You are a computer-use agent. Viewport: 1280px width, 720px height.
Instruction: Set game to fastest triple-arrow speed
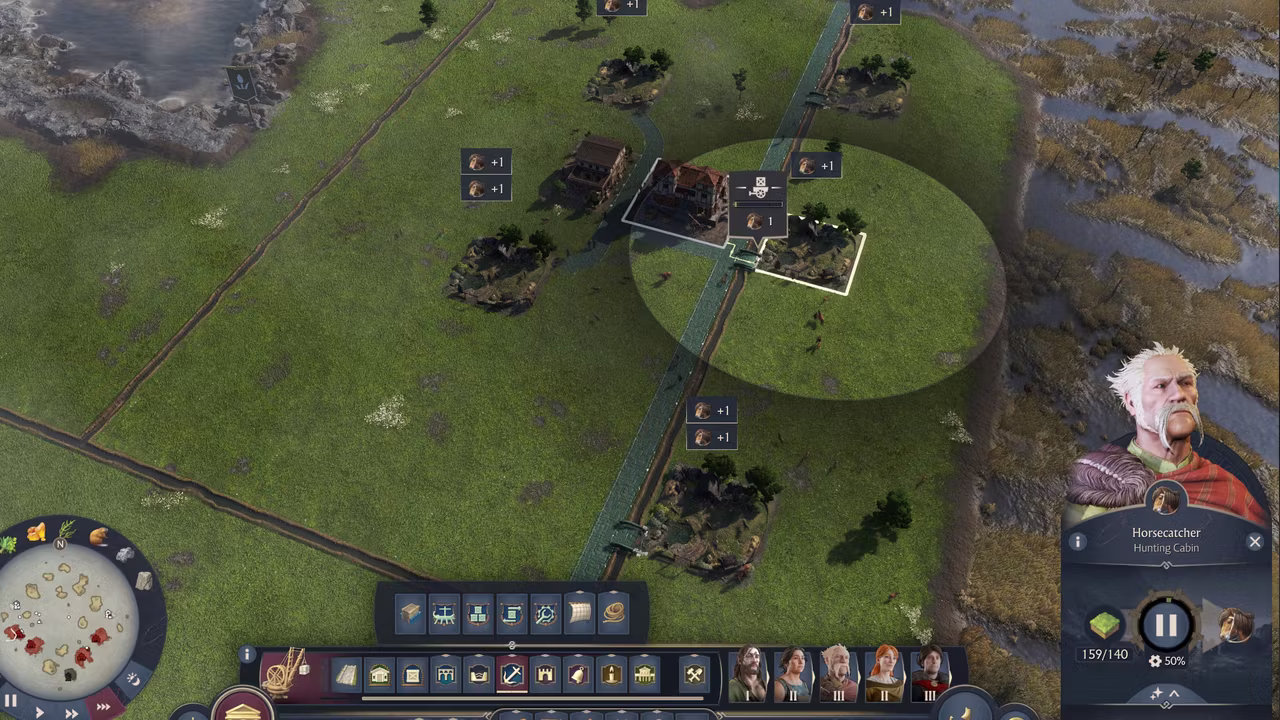pyautogui.click(x=103, y=707)
